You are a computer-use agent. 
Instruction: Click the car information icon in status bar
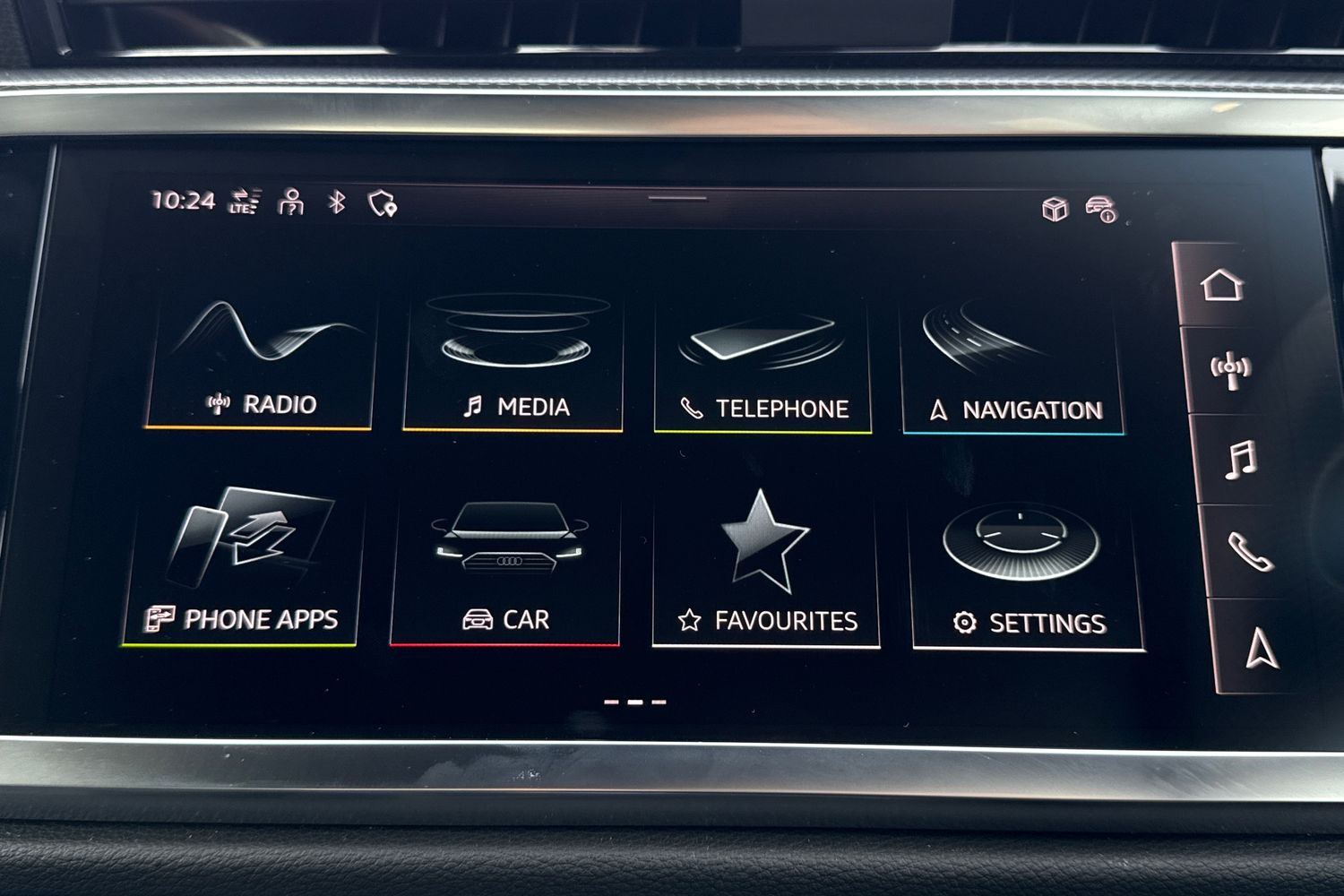pyautogui.click(x=1100, y=210)
